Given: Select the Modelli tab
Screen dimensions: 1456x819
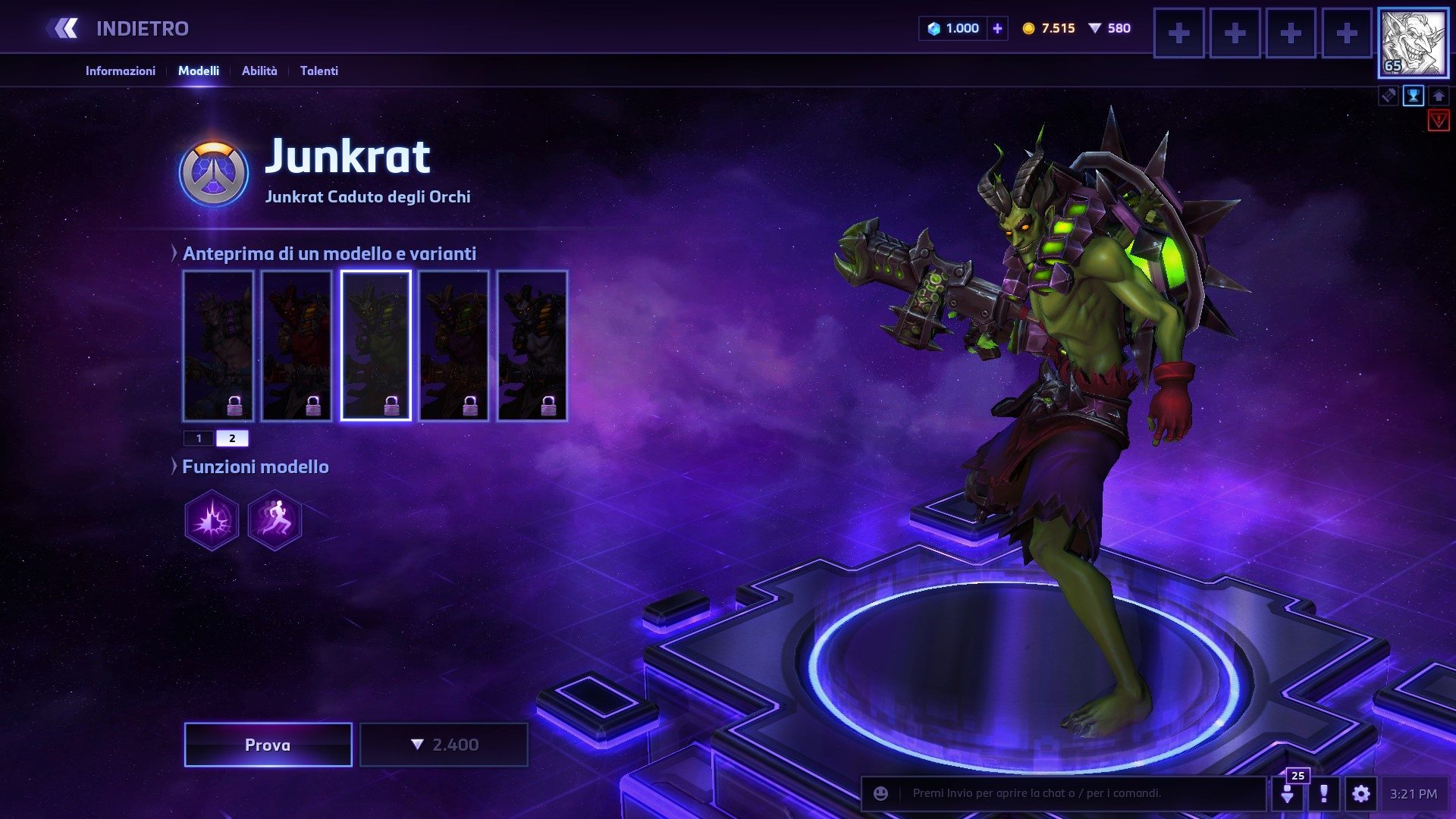Looking at the screenshot, I should point(199,71).
